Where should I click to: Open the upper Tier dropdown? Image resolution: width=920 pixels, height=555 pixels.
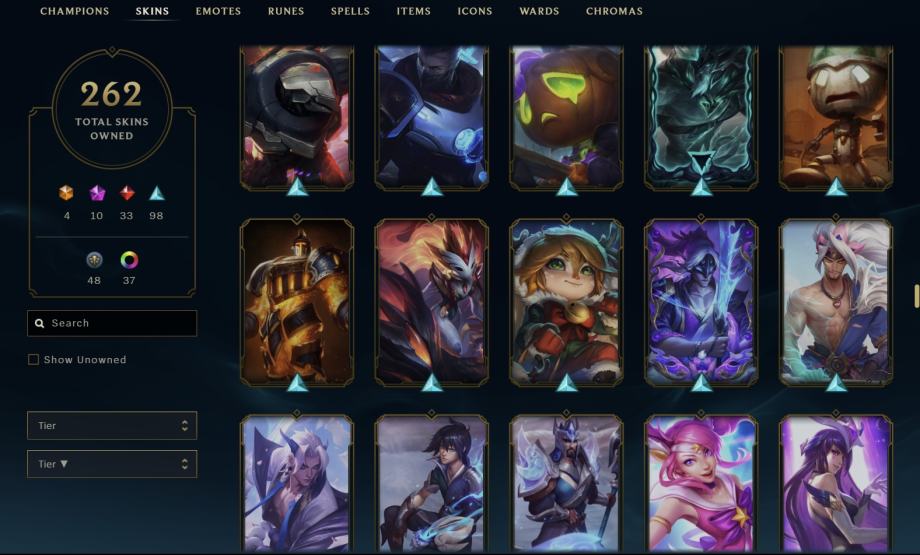[112, 426]
